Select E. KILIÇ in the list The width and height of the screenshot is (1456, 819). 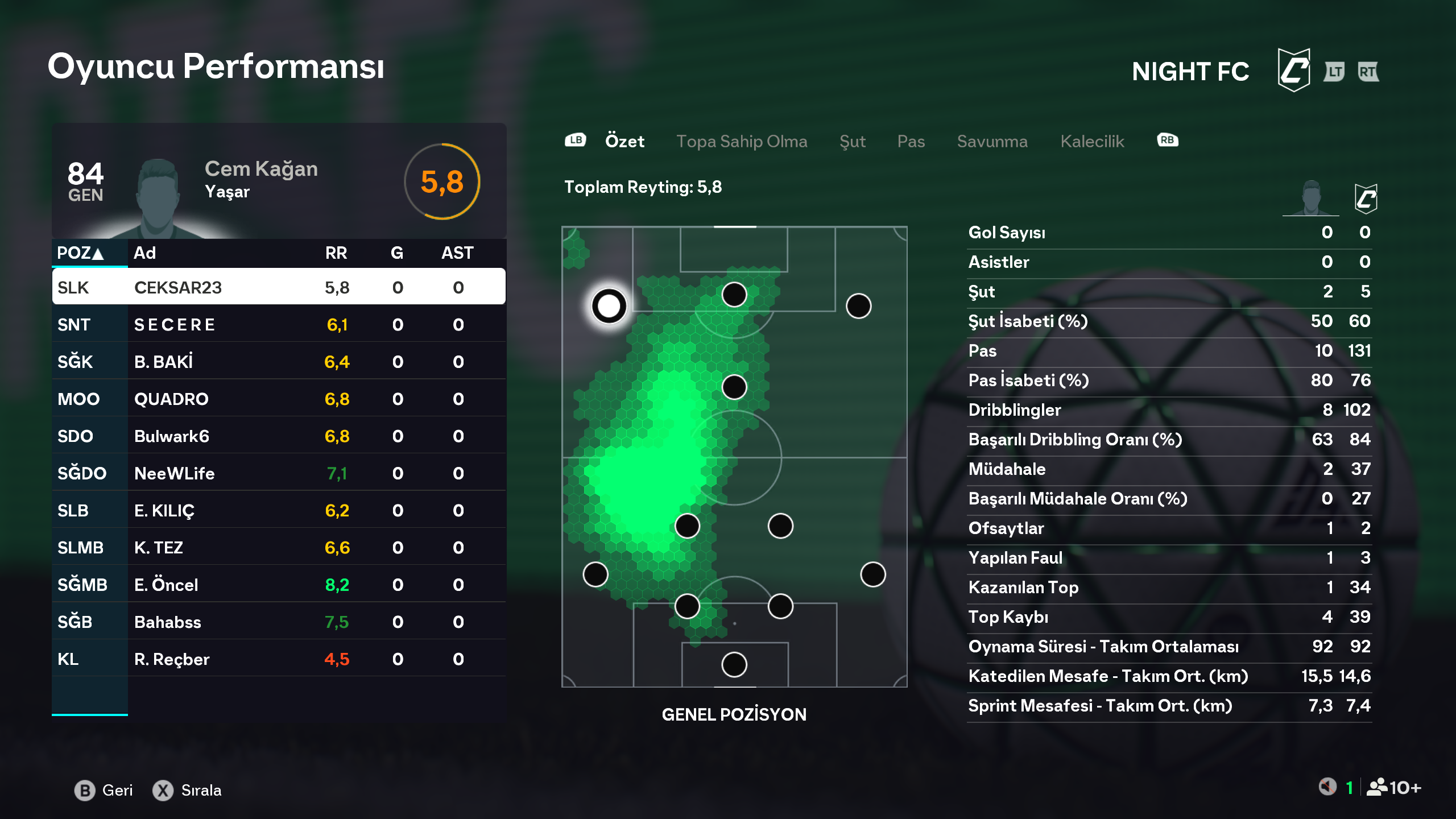[279, 510]
